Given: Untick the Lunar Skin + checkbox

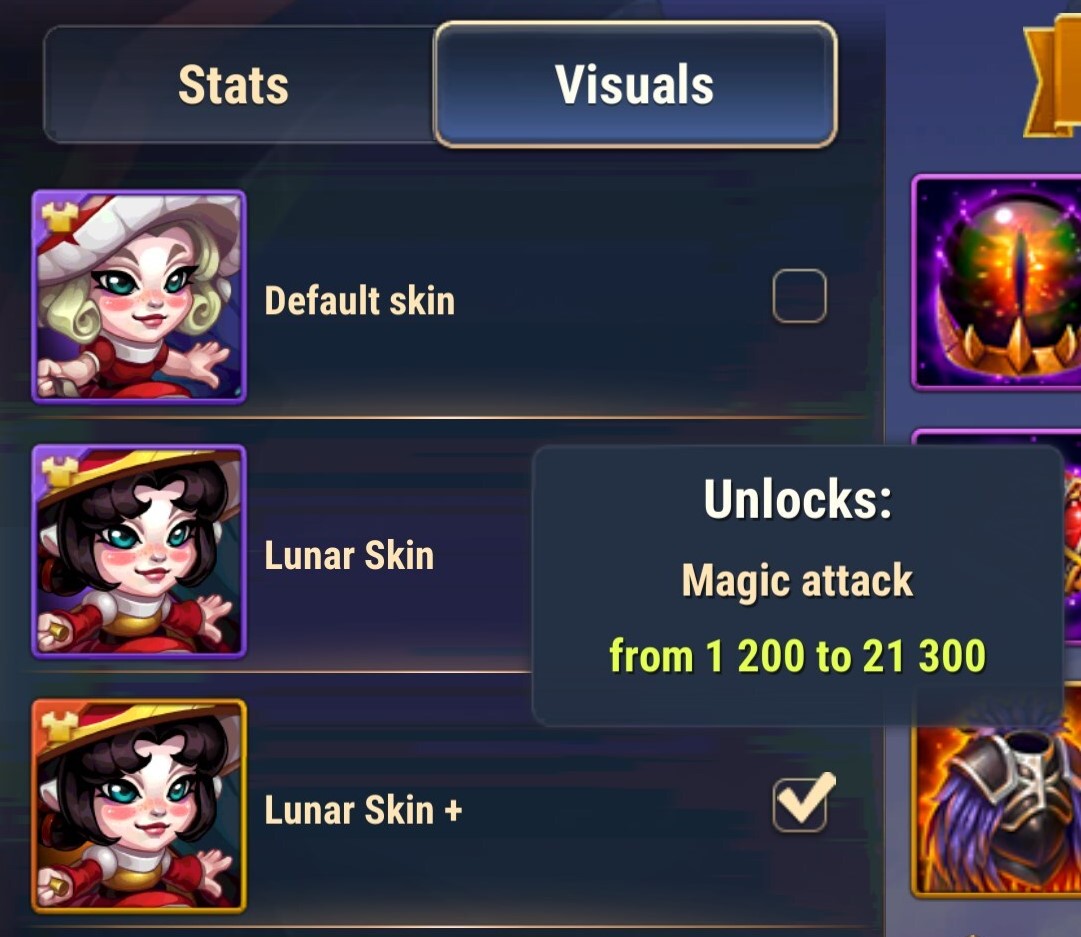Looking at the screenshot, I should tap(800, 804).
